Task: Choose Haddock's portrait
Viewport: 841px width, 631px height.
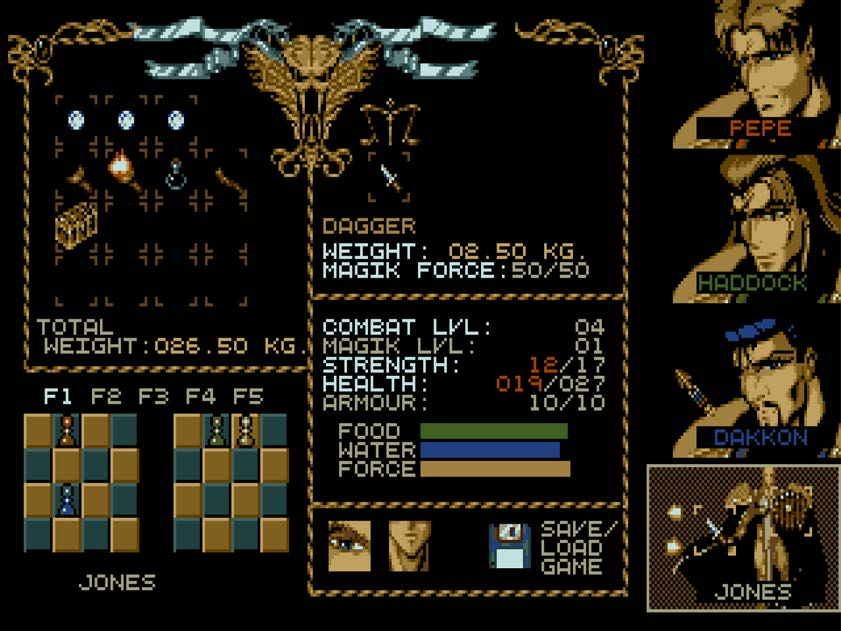Action: pyautogui.click(x=760, y=225)
